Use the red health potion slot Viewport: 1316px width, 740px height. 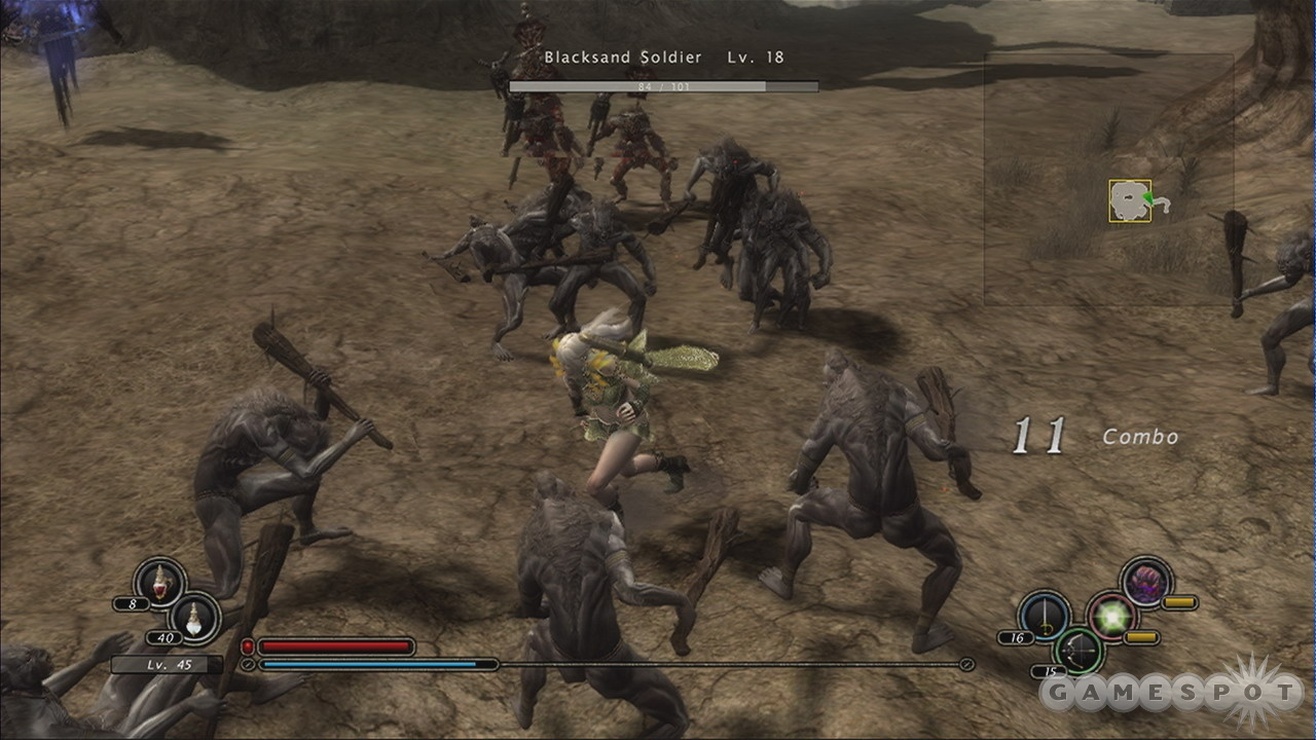point(160,581)
